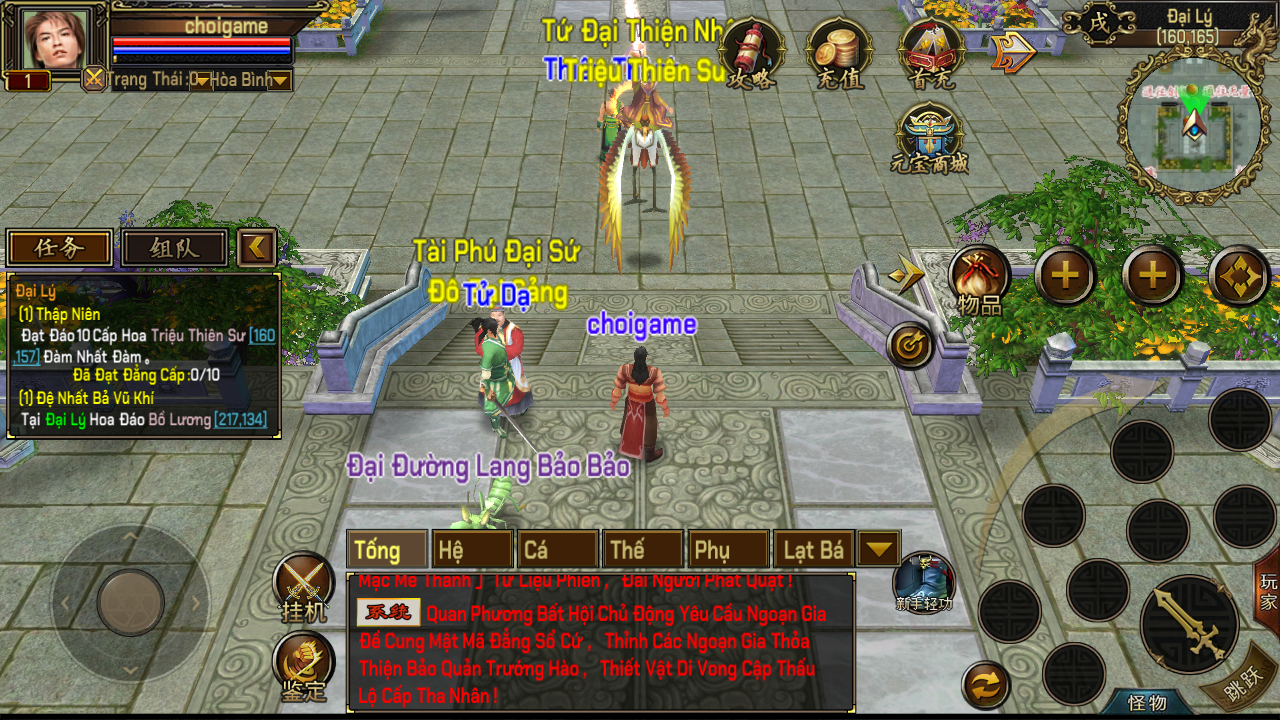Switch to the 任务 quest tab
The width and height of the screenshot is (1280, 720).
(60, 248)
